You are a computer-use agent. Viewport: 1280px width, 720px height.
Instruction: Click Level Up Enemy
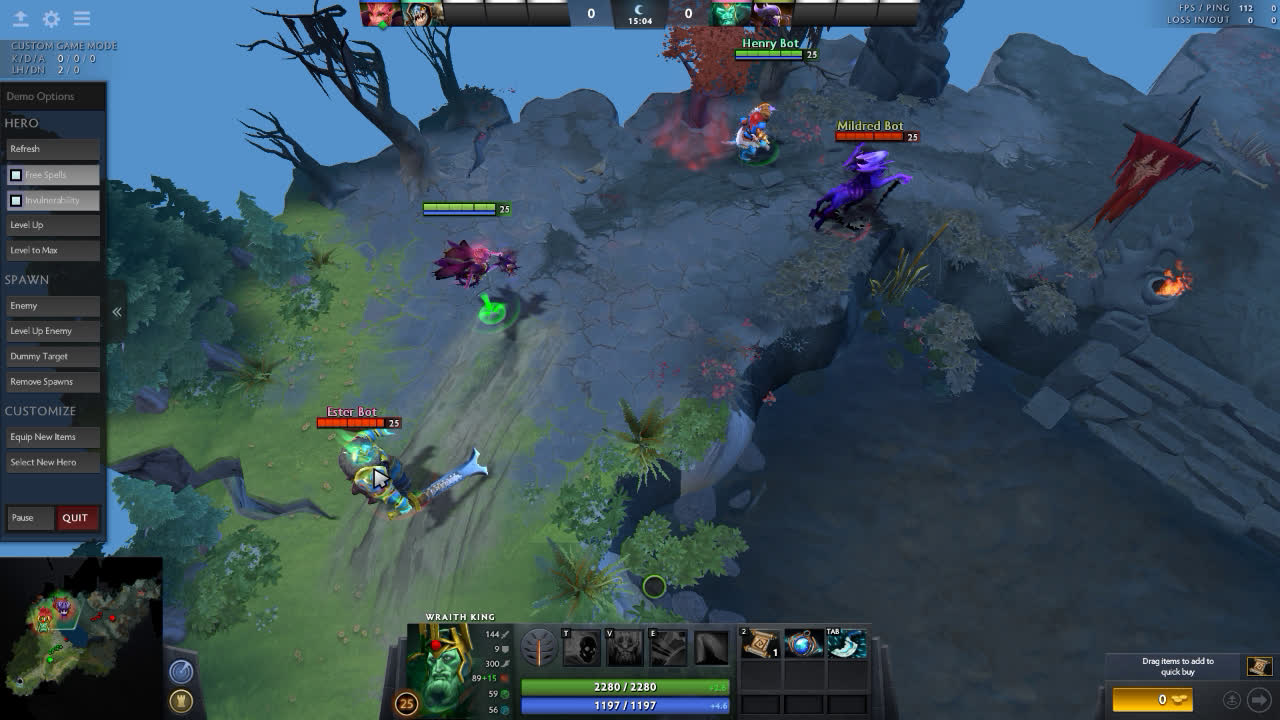tap(53, 331)
